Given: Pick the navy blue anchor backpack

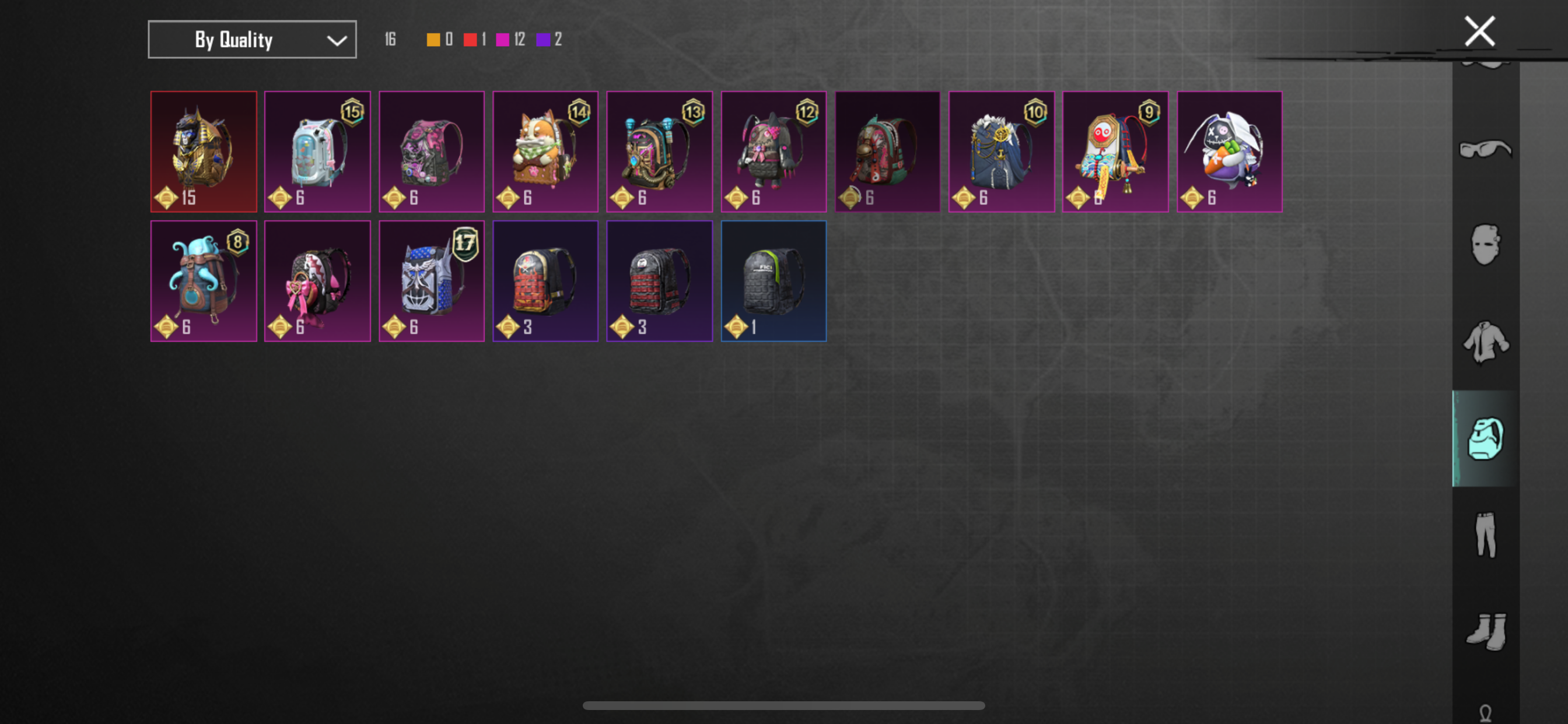Looking at the screenshot, I should [1000, 152].
